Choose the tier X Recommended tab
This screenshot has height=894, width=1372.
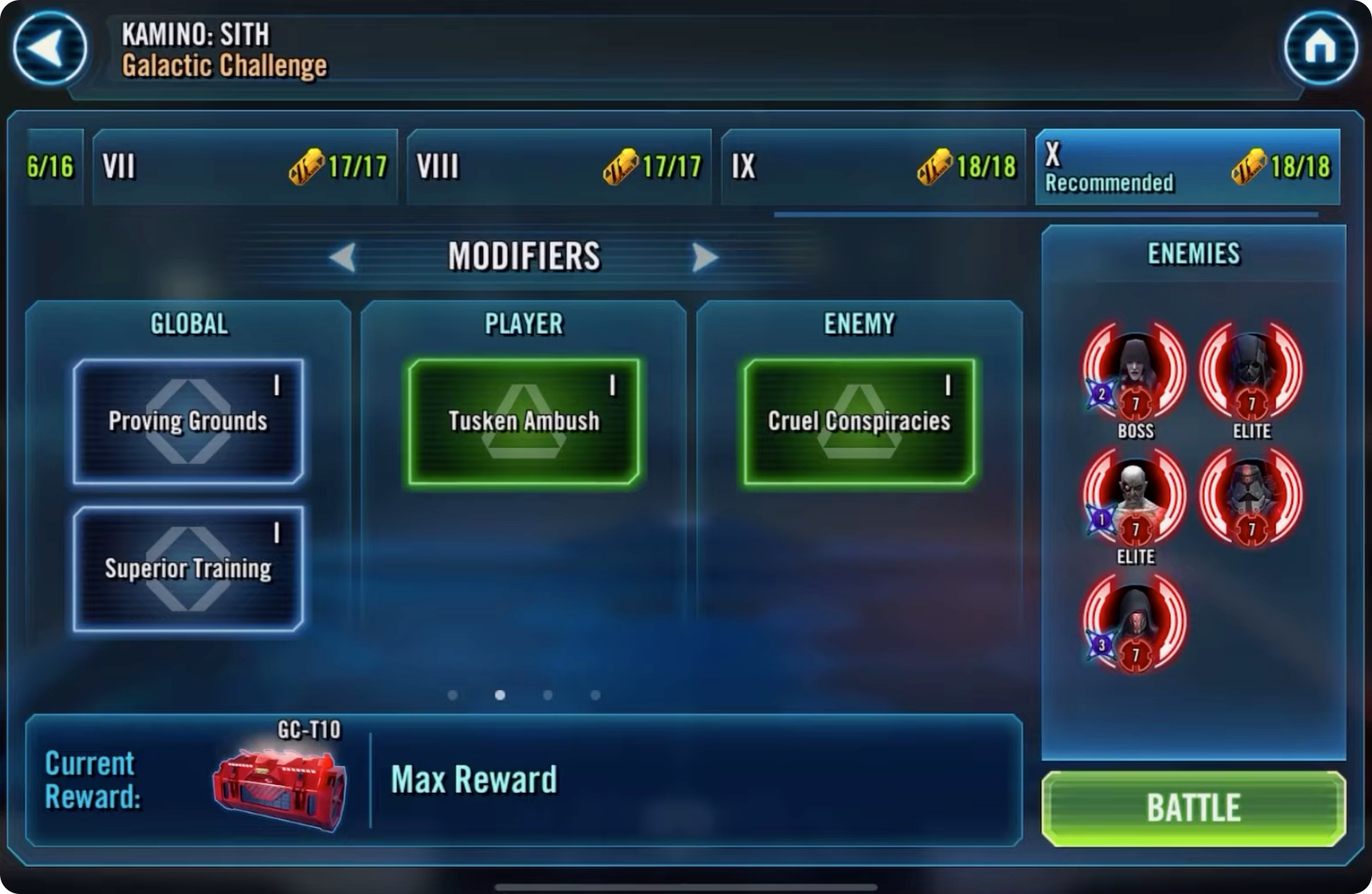(x=1187, y=167)
